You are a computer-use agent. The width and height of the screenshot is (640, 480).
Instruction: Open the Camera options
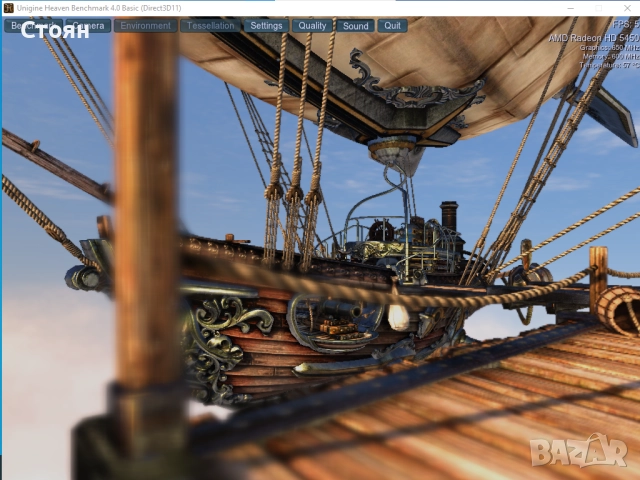point(89,25)
